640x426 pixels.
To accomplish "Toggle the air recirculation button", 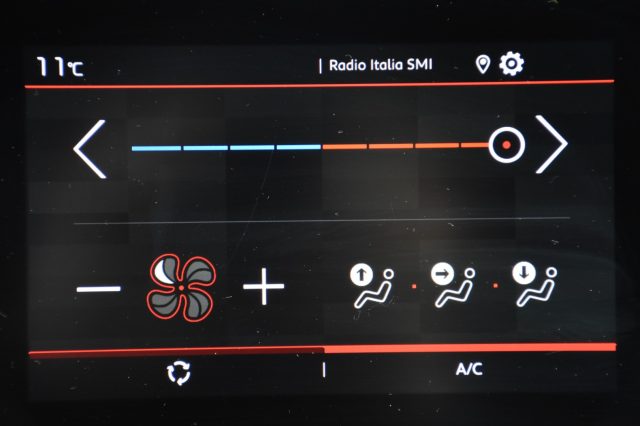I will coord(178,371).
